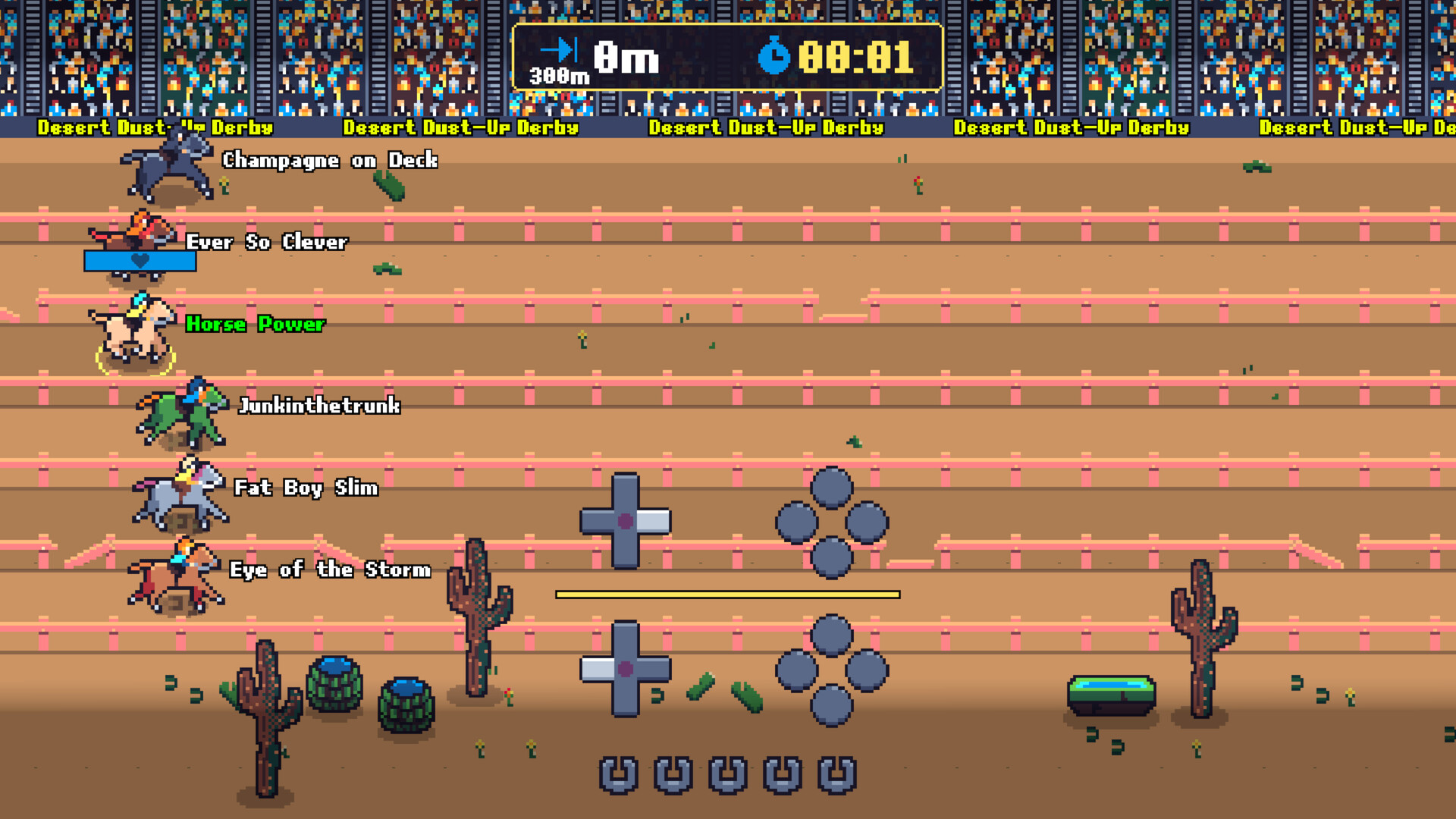Click the Champagne on Deck name label
Viewport: 1456px width, 819px height.
point(330,161)
